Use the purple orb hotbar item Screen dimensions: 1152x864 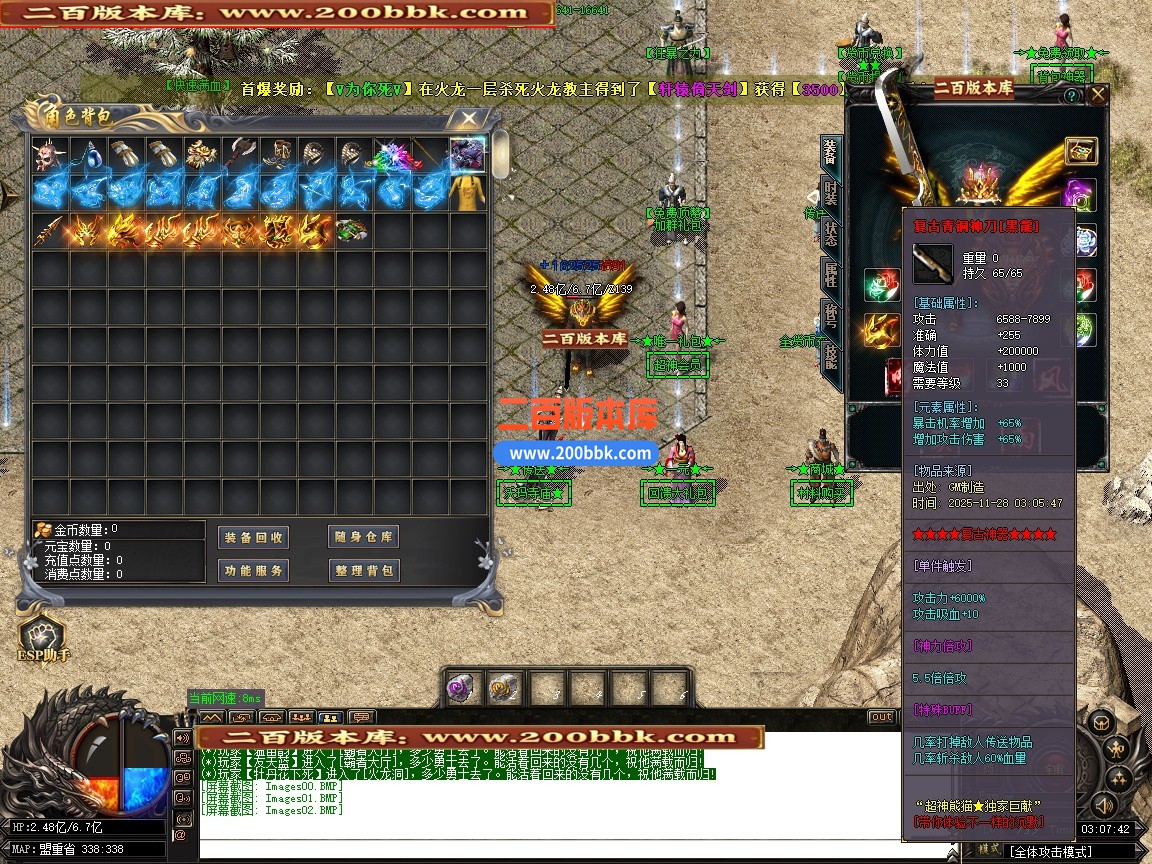click(464, 688)
